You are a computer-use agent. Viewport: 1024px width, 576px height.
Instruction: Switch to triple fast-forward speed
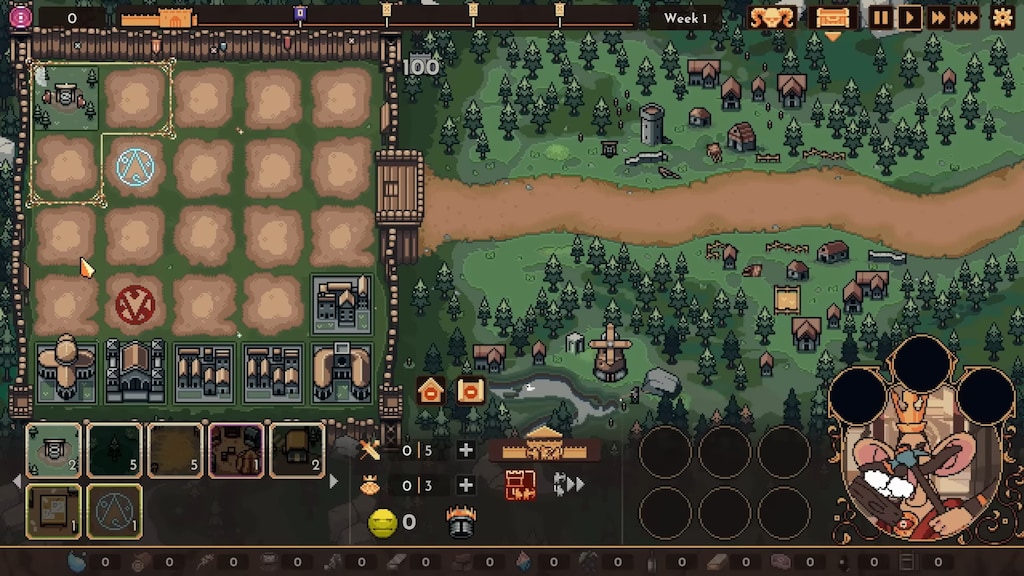point(967,17)
